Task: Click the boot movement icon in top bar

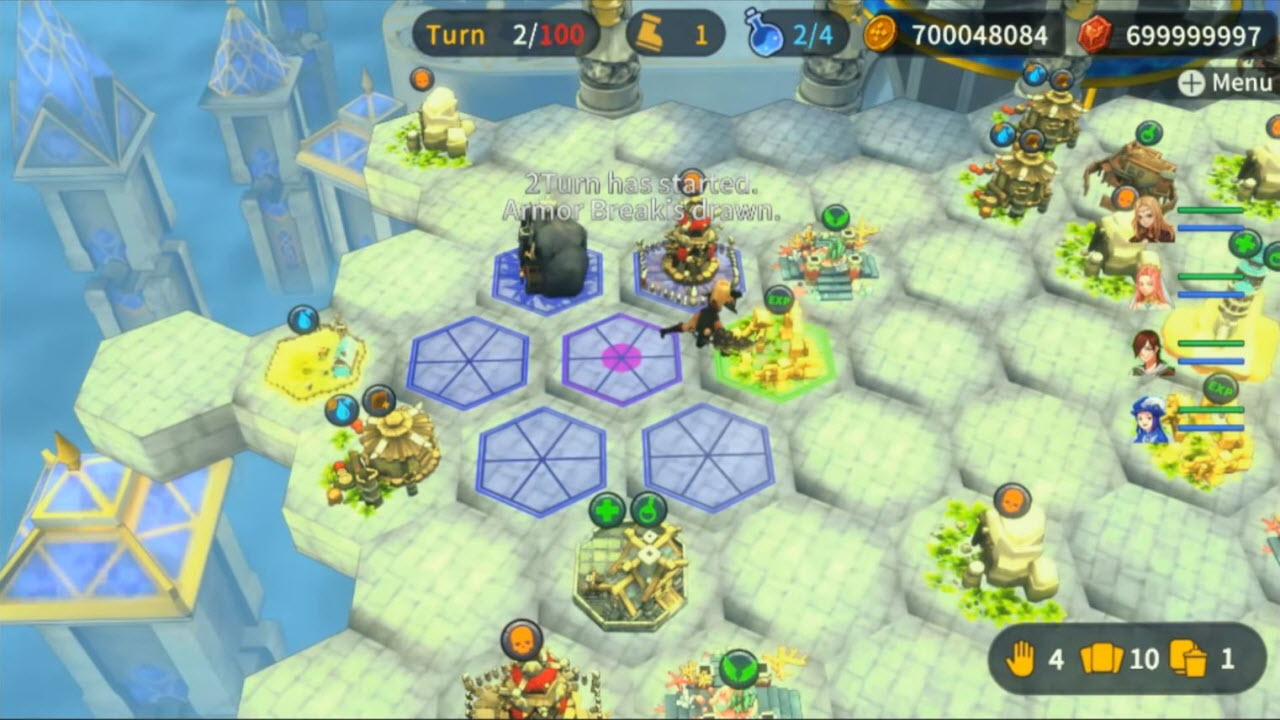Action: click(650, 34)
